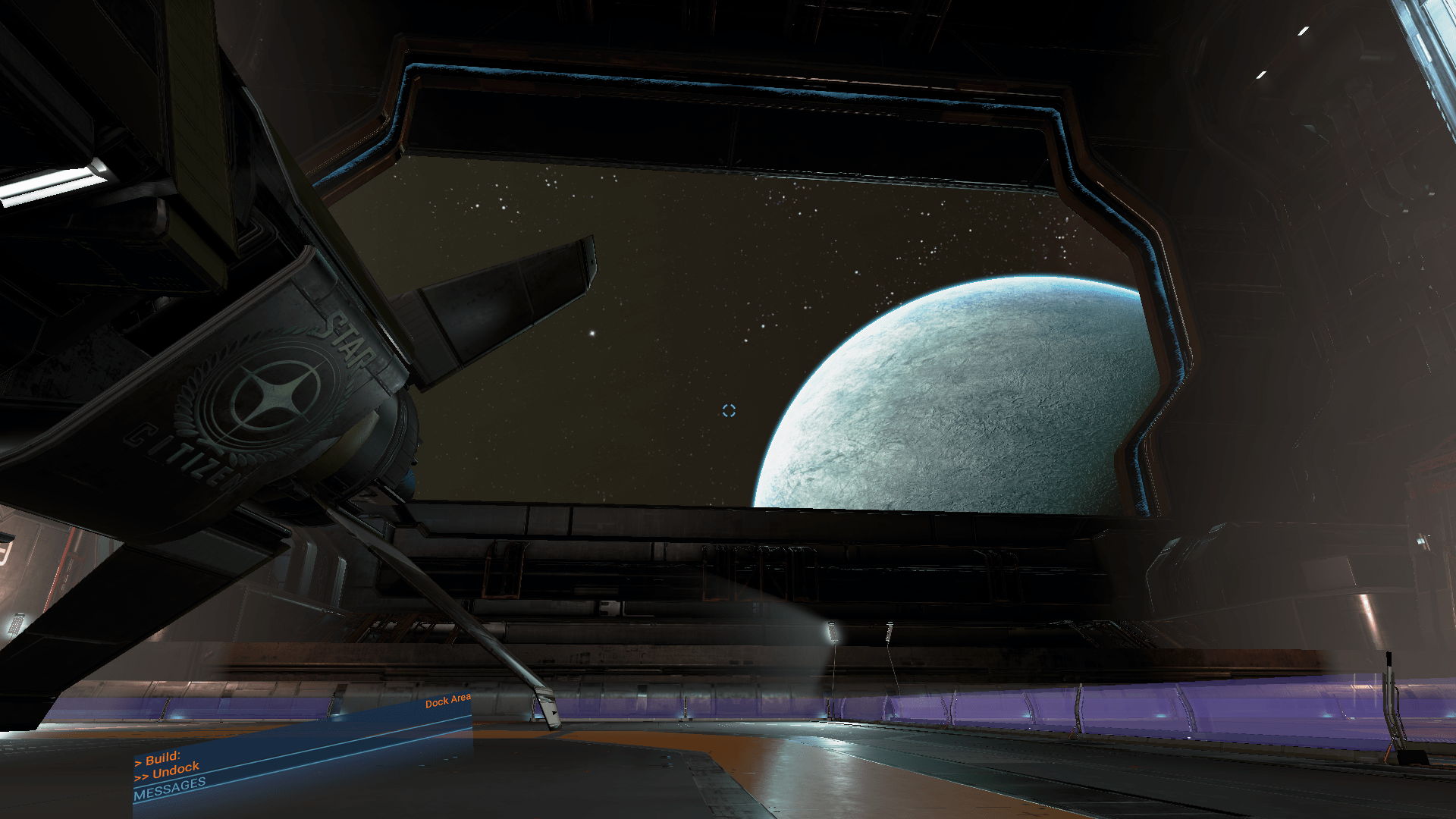
Task: Choose the Build entry on the panel
Action: coord(162,758)
